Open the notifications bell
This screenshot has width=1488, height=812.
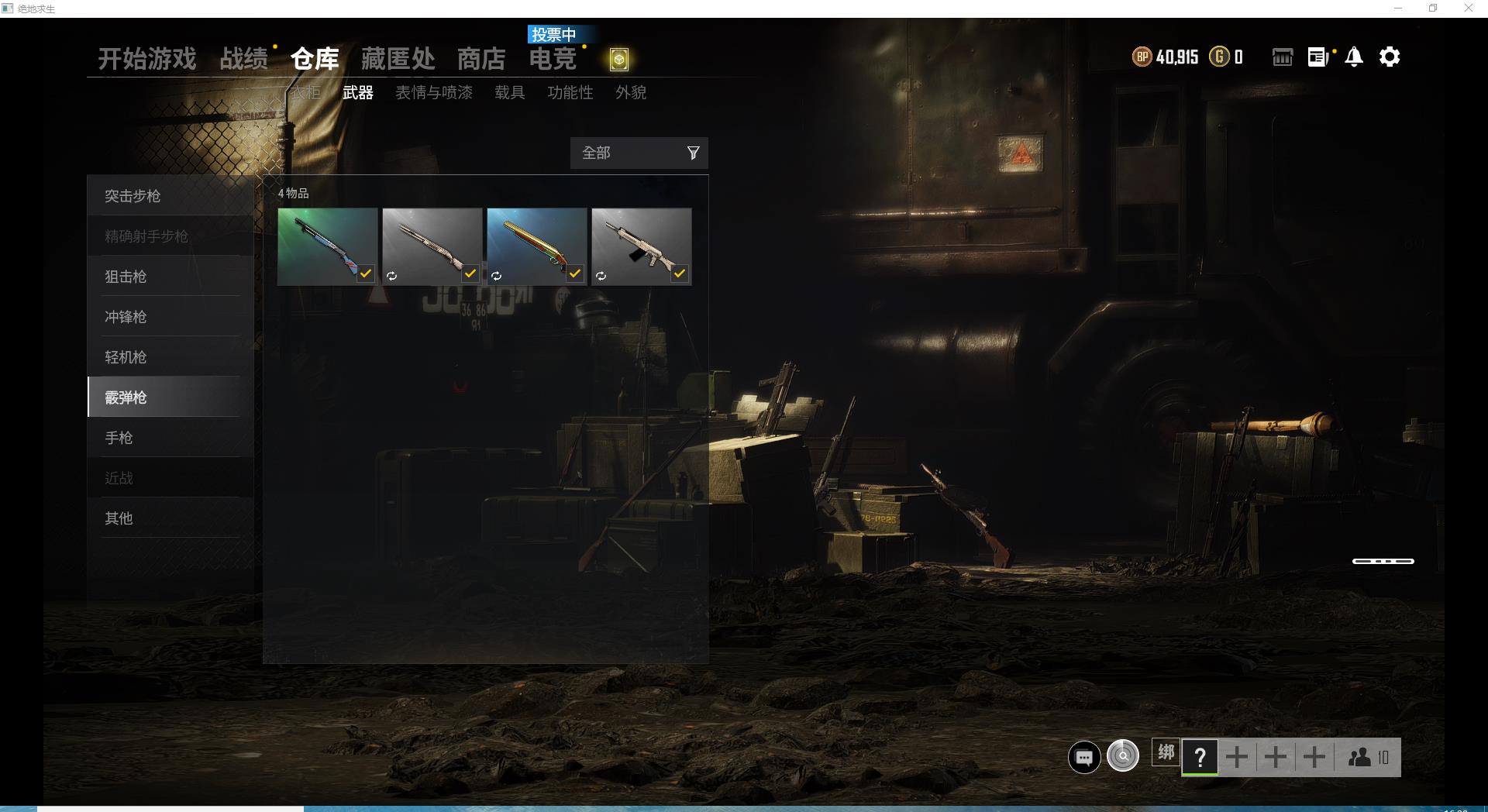pos(1354,57)
